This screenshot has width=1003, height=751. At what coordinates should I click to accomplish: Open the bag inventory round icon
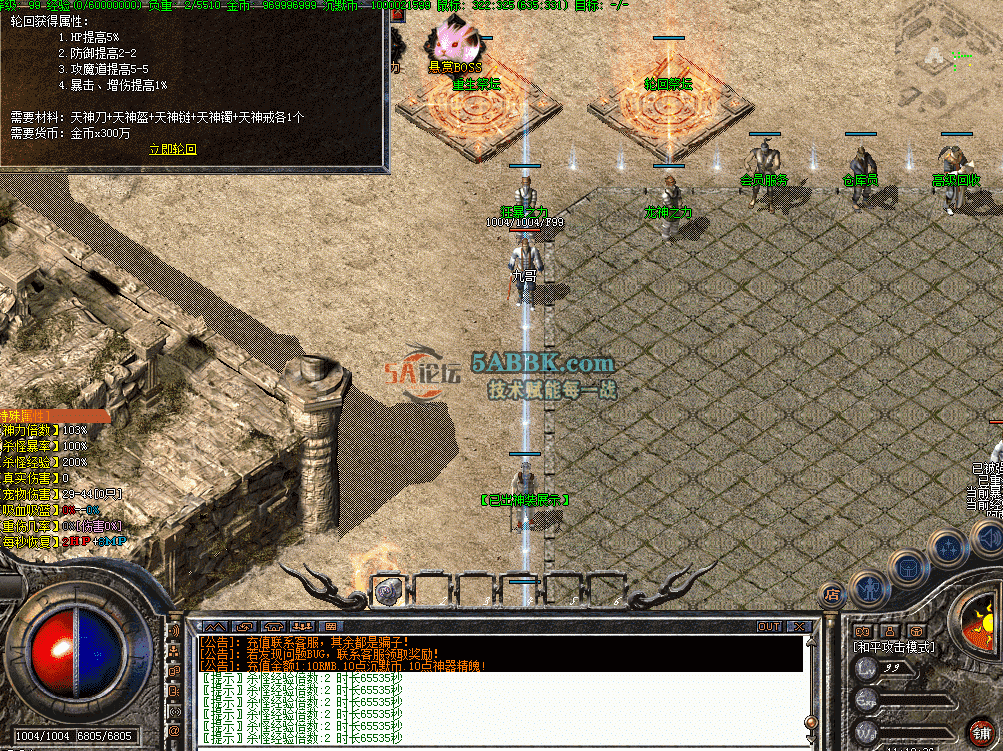909,568
